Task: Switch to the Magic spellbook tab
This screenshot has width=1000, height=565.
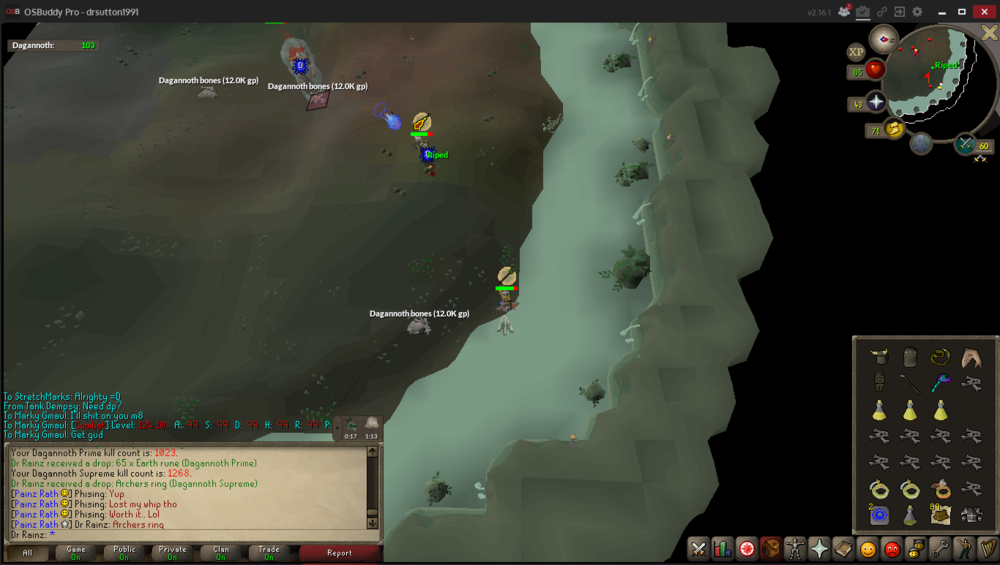Action: click(843, 548)
